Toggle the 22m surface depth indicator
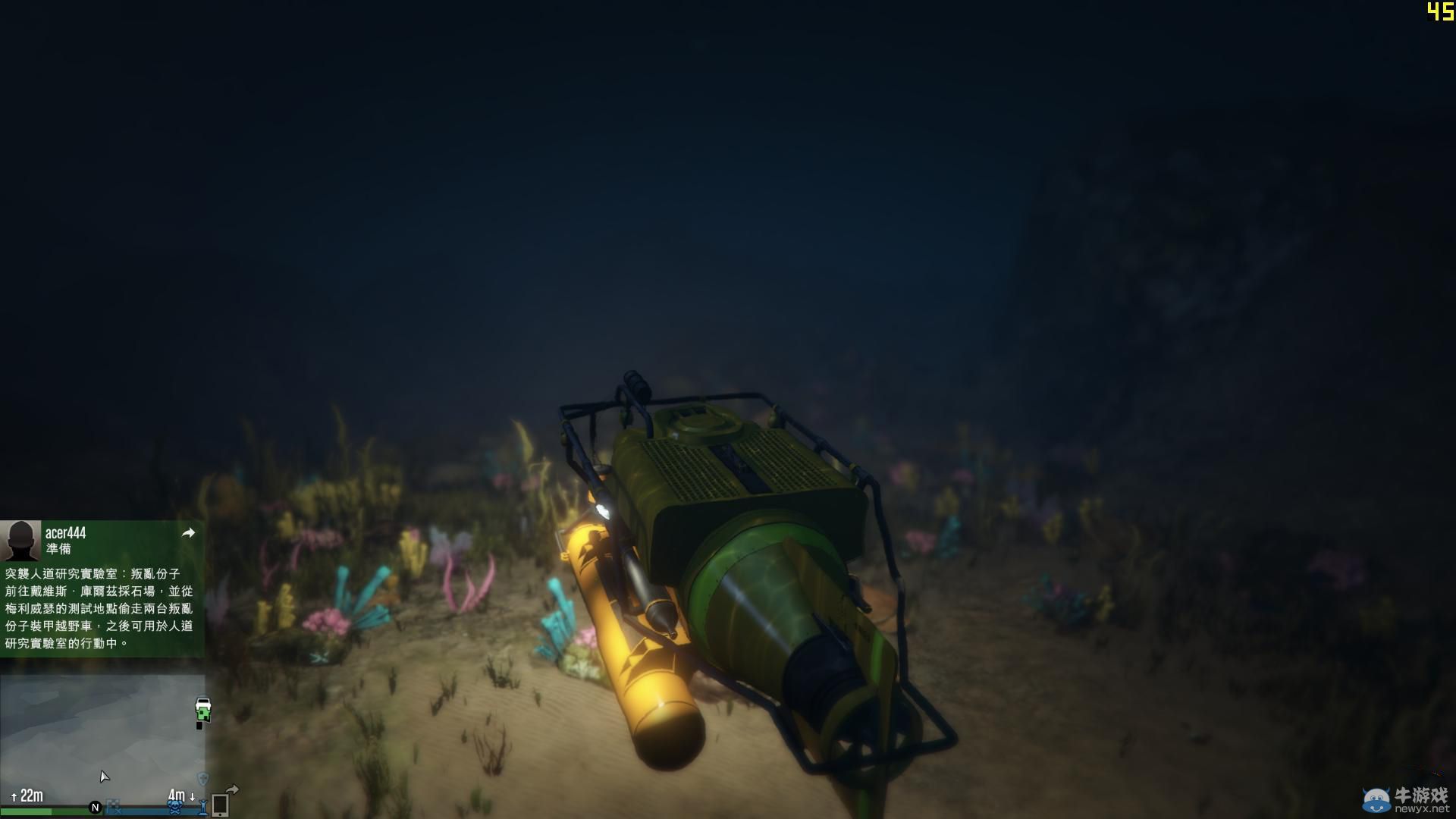This screenshot has width=1456, height=819. pyautogui.click(x=32, y=794)
